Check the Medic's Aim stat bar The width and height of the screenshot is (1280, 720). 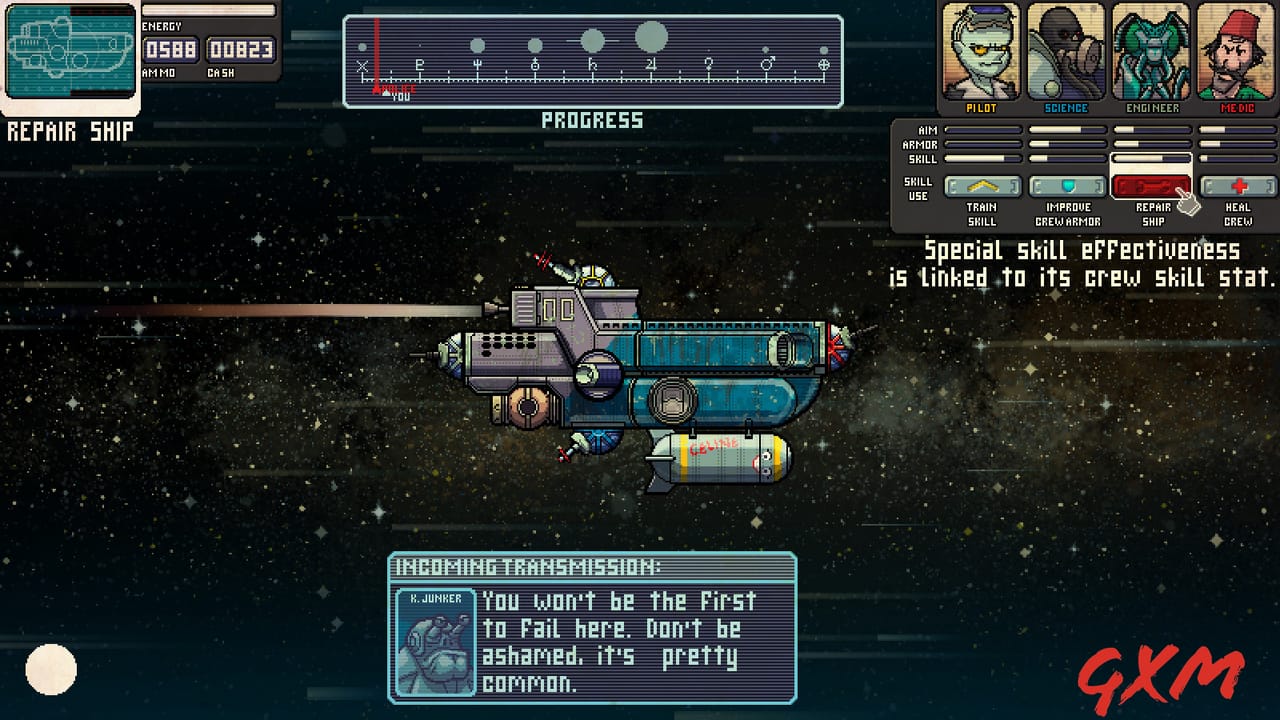coord(1237,130)
